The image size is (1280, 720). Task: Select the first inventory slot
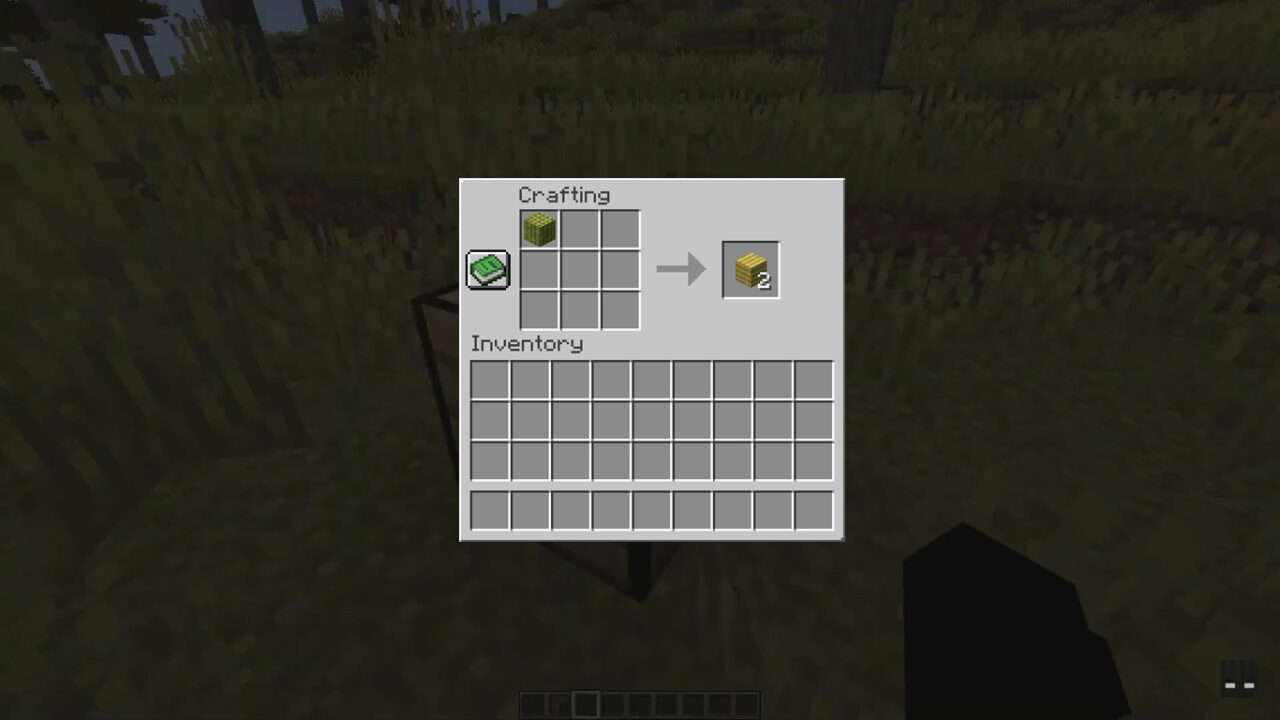point(489,378)
